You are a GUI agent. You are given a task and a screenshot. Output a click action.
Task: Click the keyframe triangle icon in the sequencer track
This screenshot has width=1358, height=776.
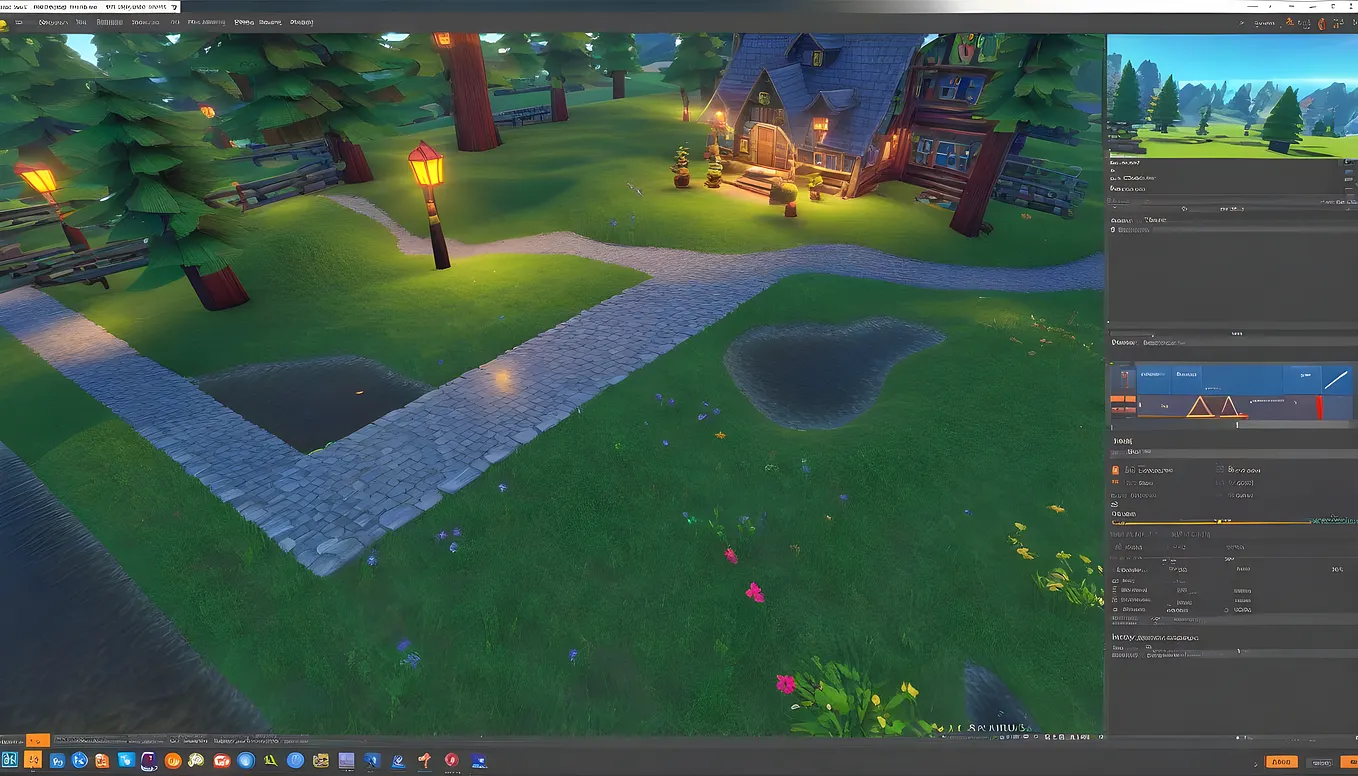(x=1200, y=406)
